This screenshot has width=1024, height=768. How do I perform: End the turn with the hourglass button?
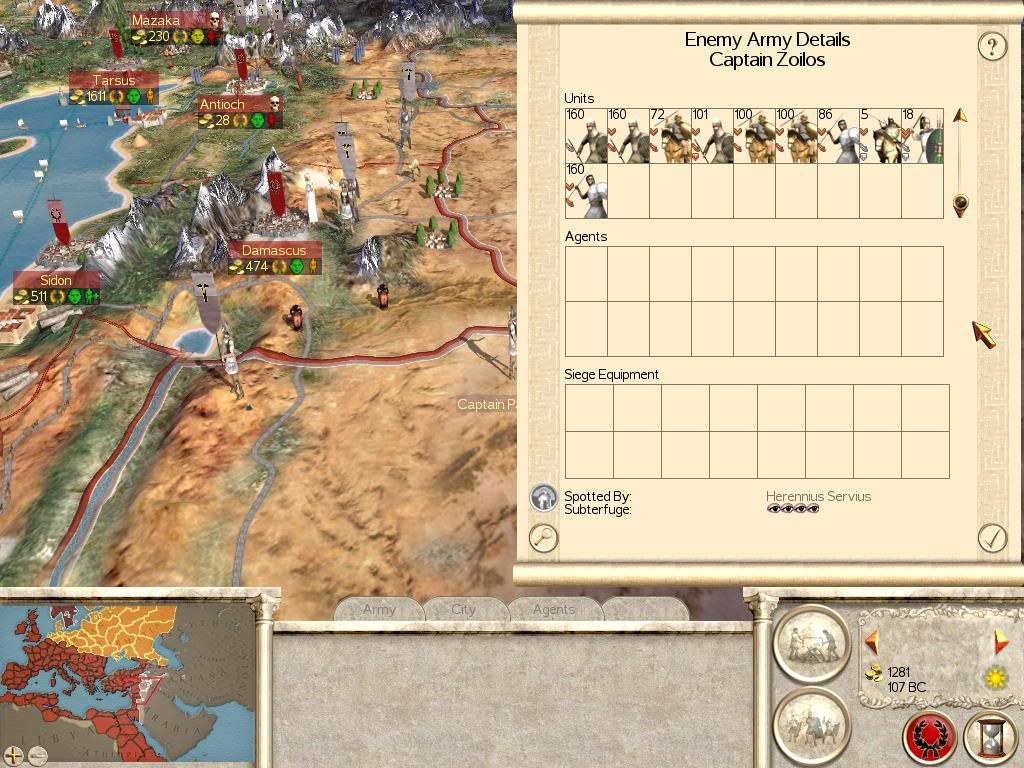pos(990,738)
